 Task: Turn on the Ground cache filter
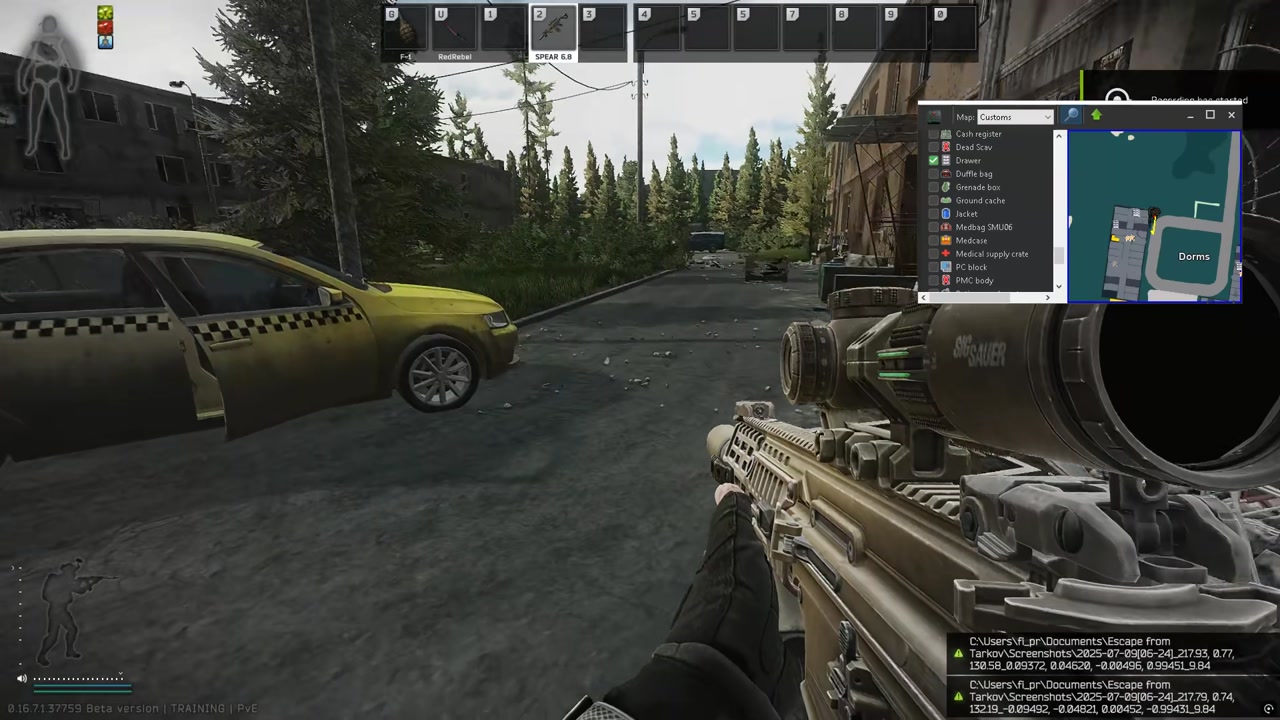[934, 201]
